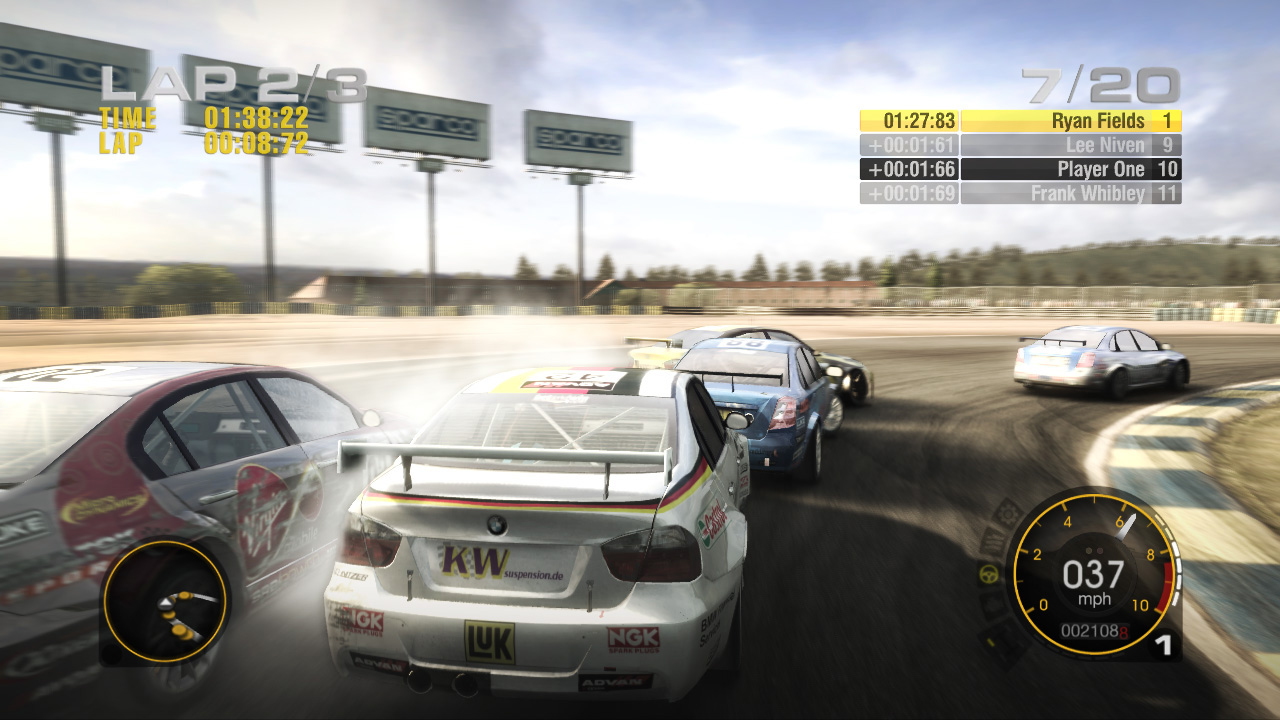Select the gear indicator showing 1

[1164, 644]
